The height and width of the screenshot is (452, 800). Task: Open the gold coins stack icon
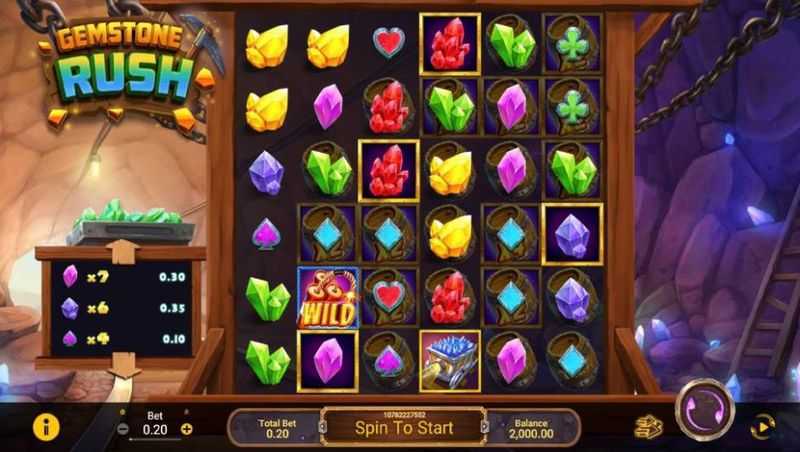648,427
